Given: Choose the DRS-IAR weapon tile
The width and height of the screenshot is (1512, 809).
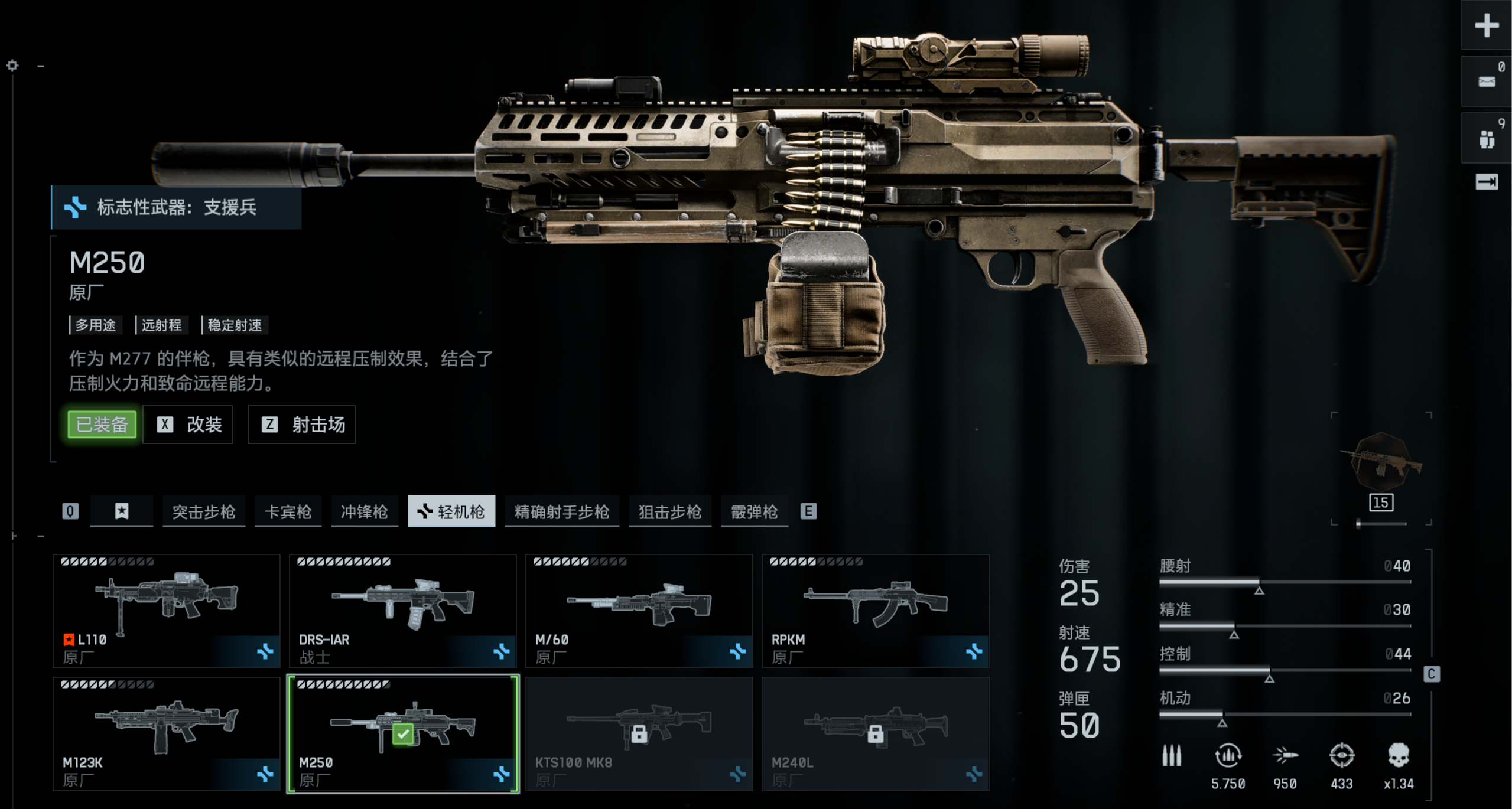Looking at the screenshot, I should pyautogui.click(x=403, y=611).
